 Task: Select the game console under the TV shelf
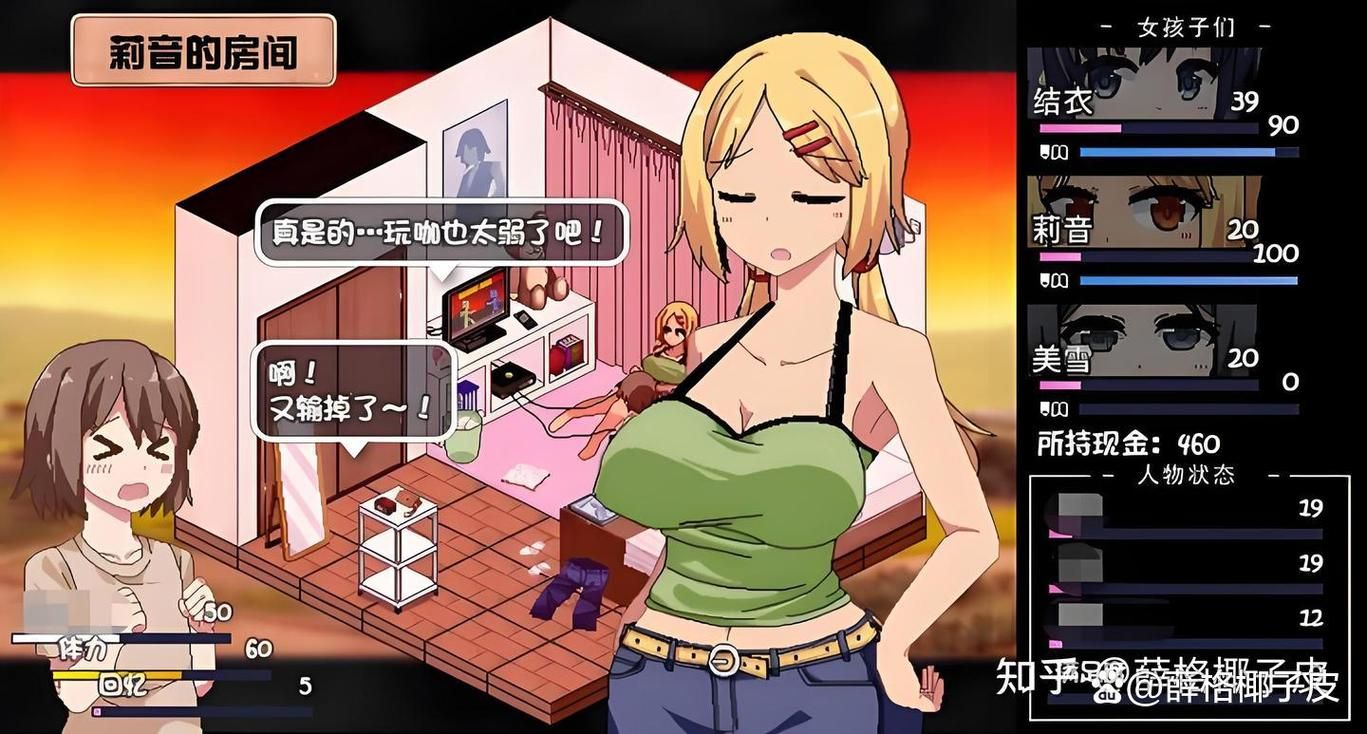(x=511, y=378)
